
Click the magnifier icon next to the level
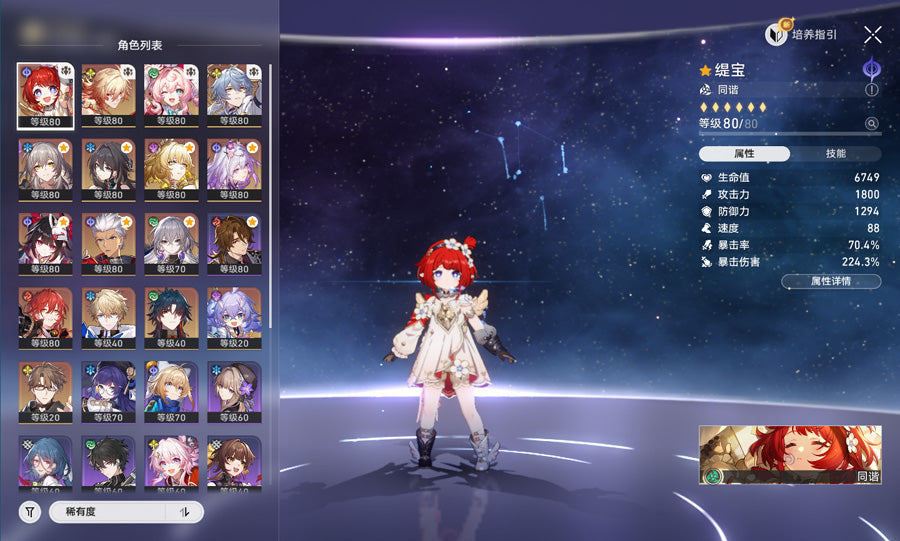pyautogui.click(x=871, y=124)
